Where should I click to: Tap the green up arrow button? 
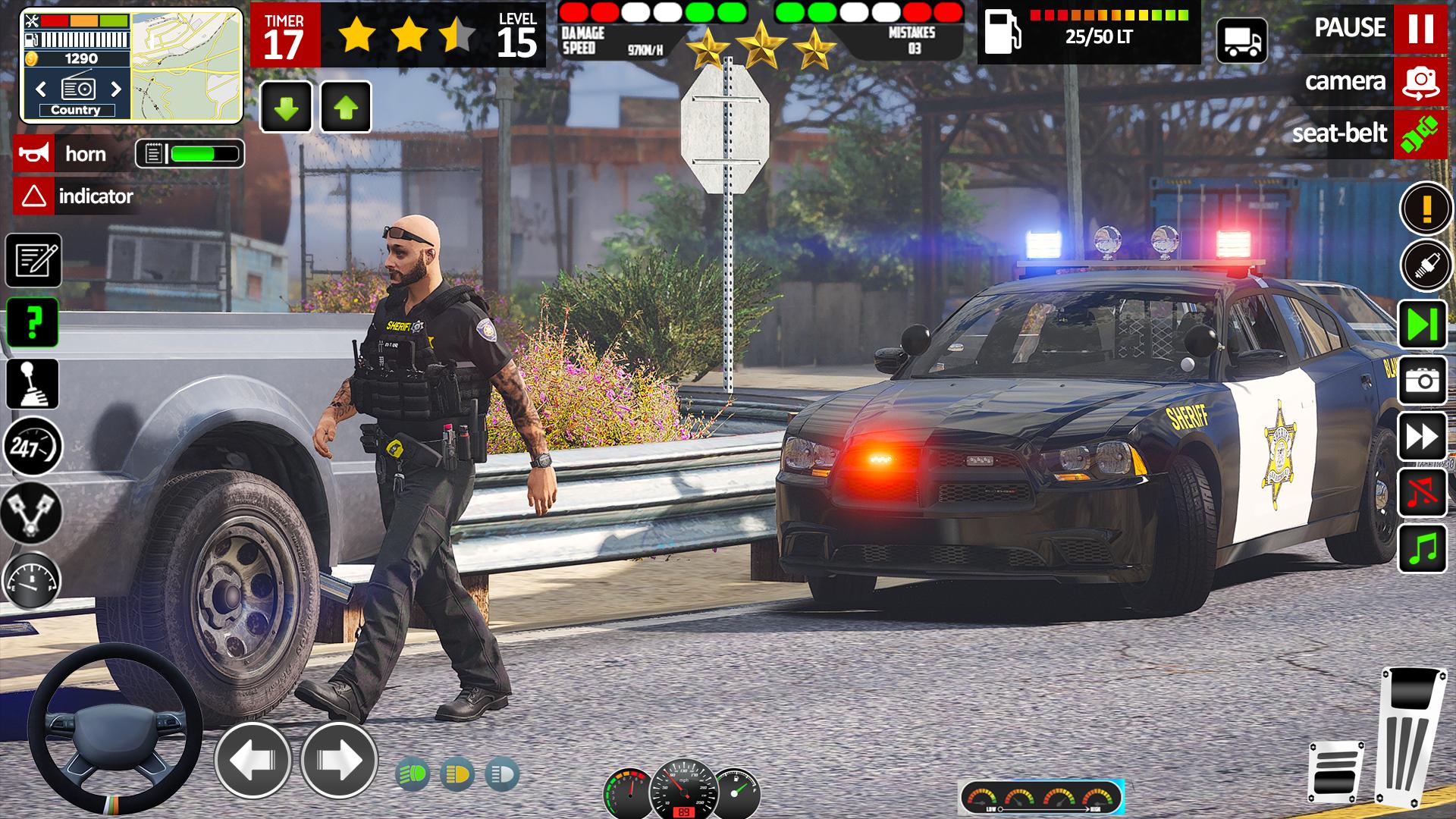[346, 107]
